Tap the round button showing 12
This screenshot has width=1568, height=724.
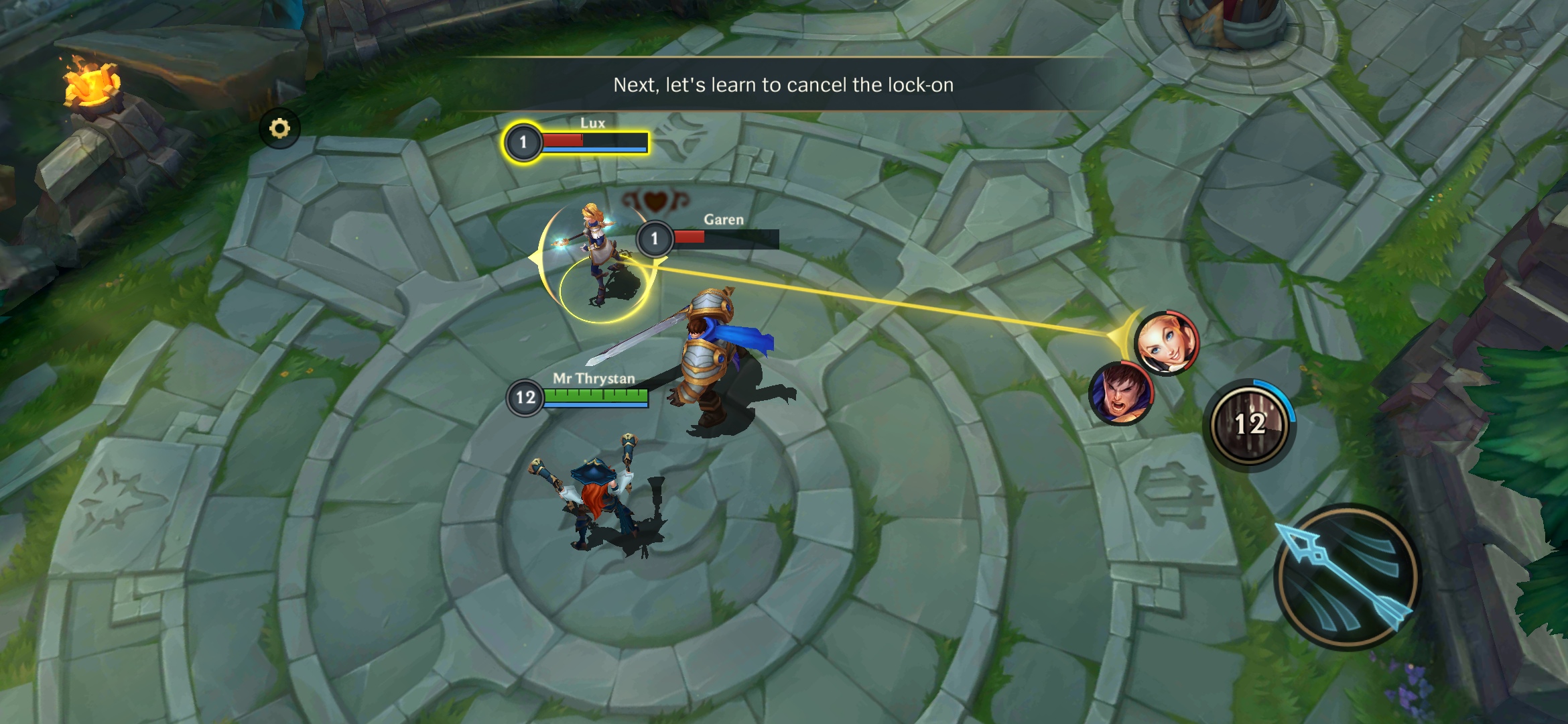pos(1250,424)
